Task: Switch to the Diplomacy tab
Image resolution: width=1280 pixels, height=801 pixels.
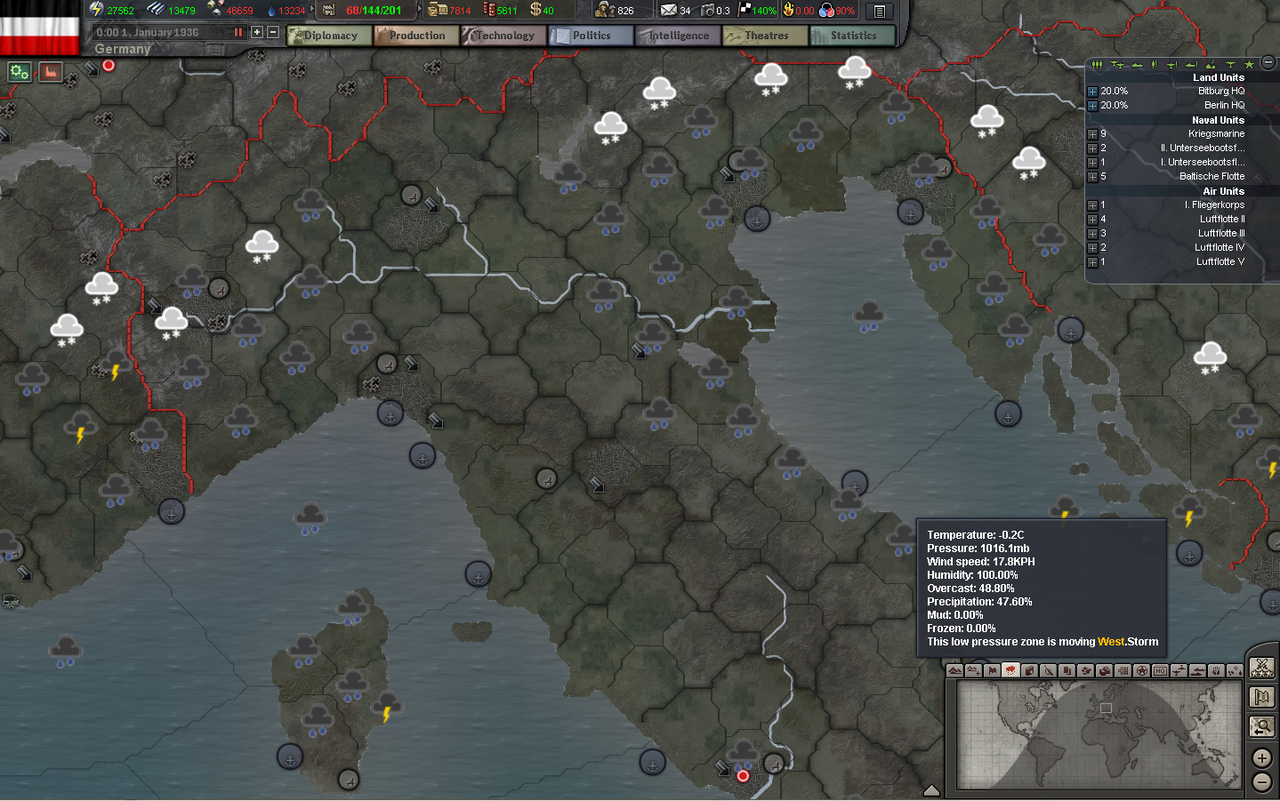Action: click(x=329, y=35)
